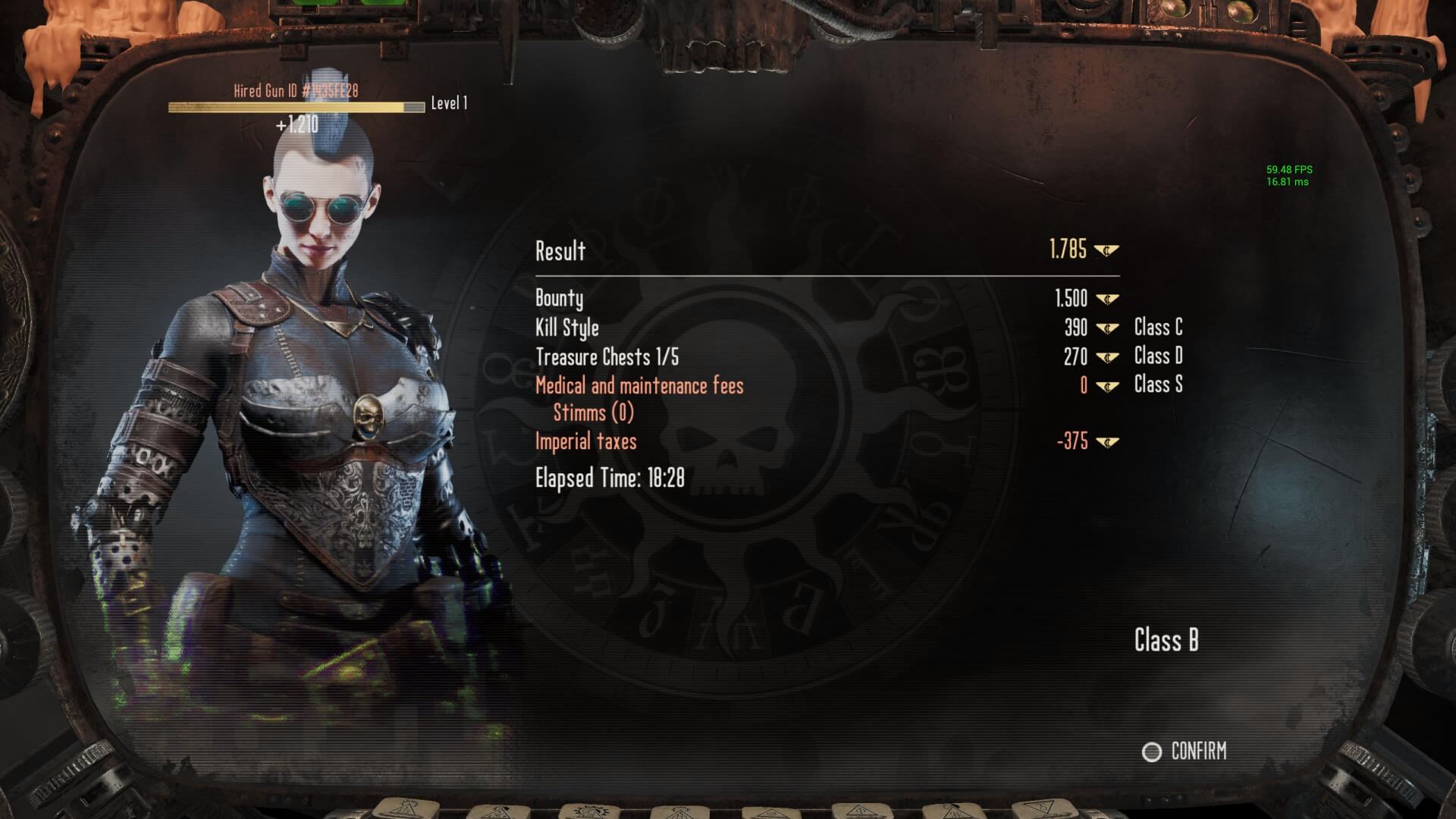Viewport: 1456px width, 819px height.
Task: Confirm the mission results
Action: pos(1185,752)
